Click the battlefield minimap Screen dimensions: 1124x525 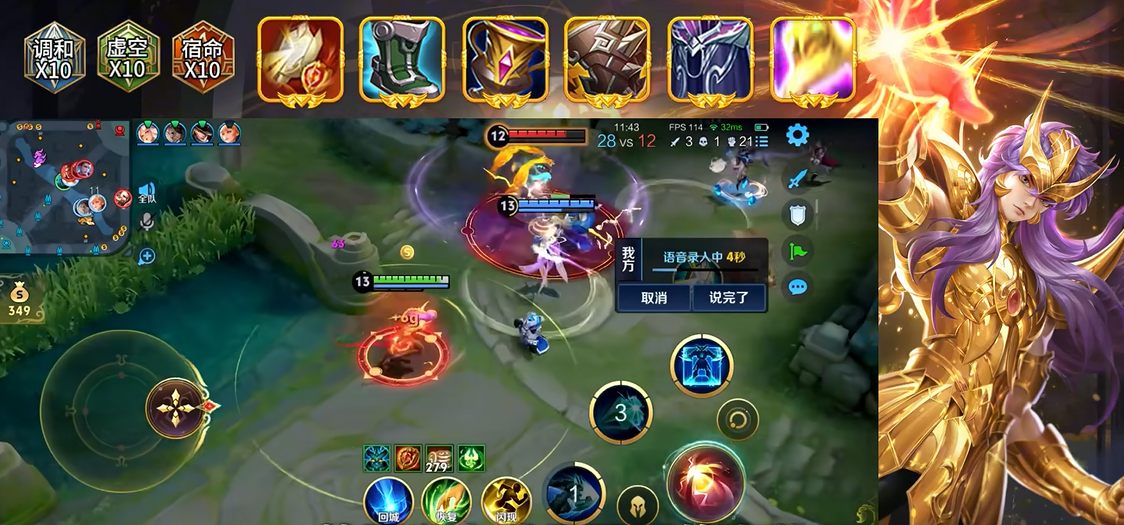[65, 185]
